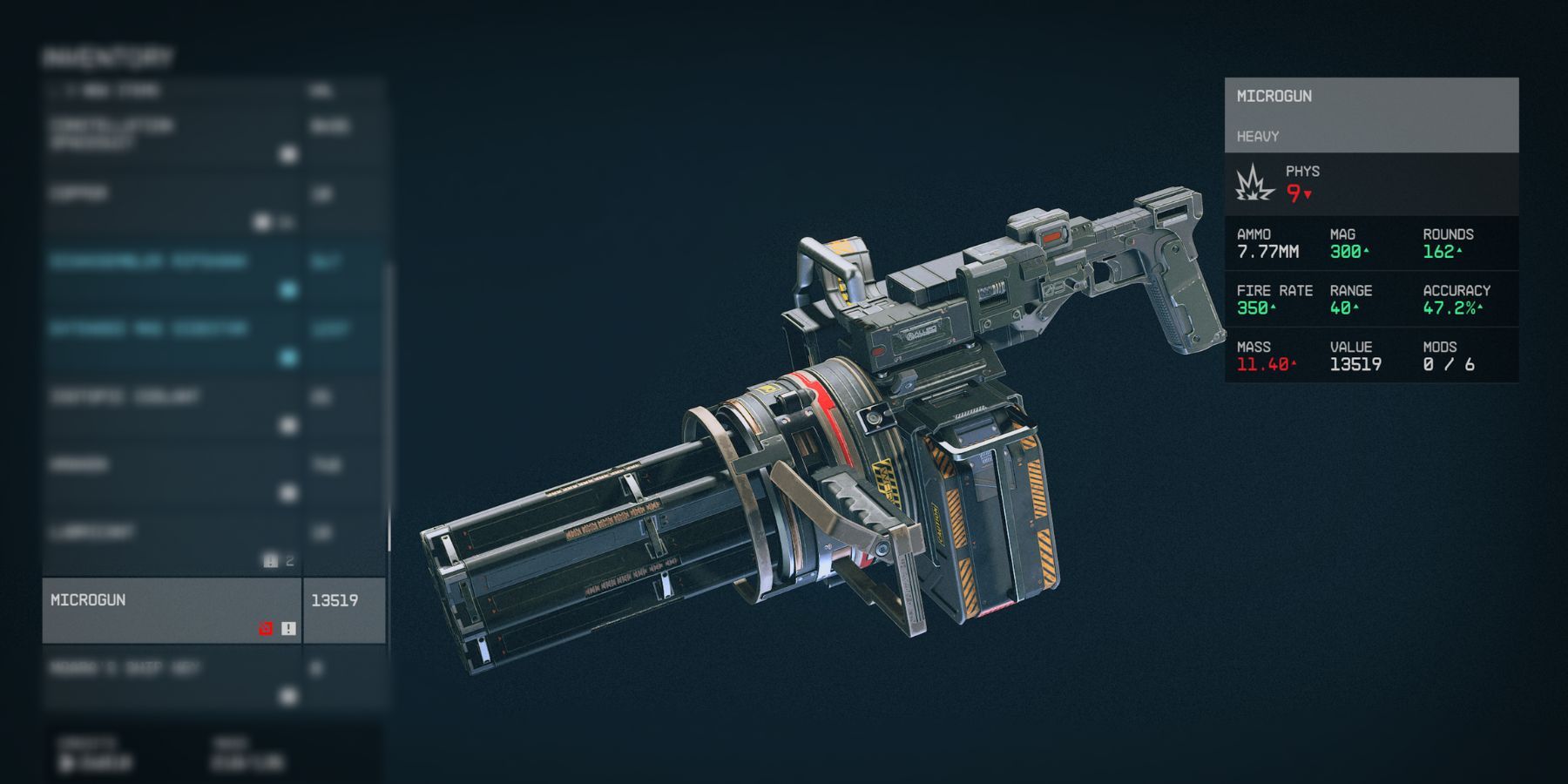This screenshot has width=1568, height=784.
Task: Select the physical damage burst icon
Action: coord(1253,183)
